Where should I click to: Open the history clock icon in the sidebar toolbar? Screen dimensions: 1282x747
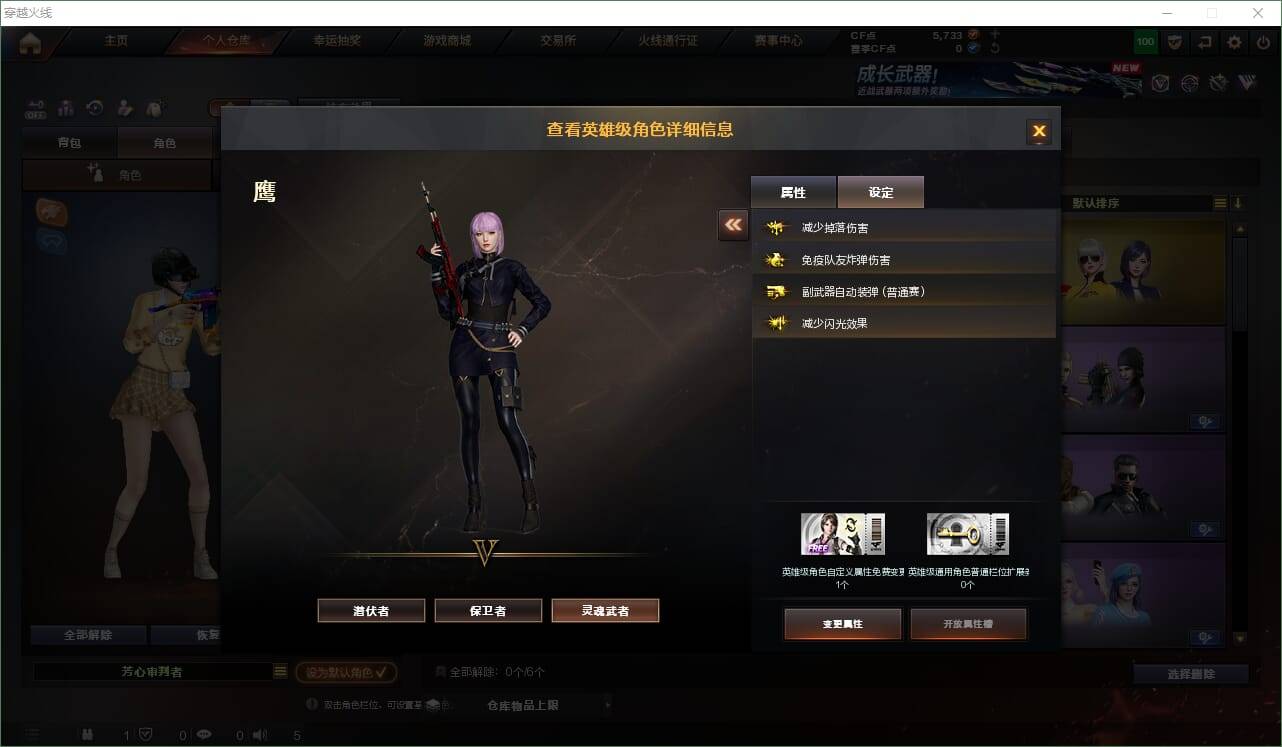tap(94, 108)
